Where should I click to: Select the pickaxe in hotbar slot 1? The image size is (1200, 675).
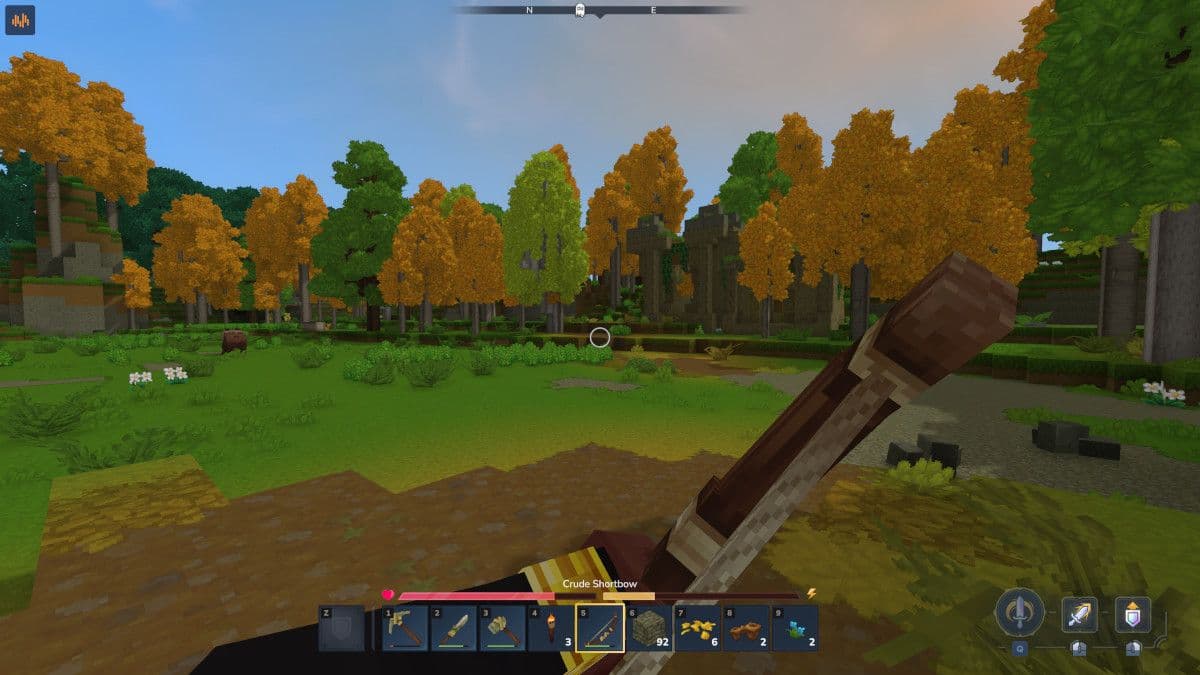pos(405,629)
